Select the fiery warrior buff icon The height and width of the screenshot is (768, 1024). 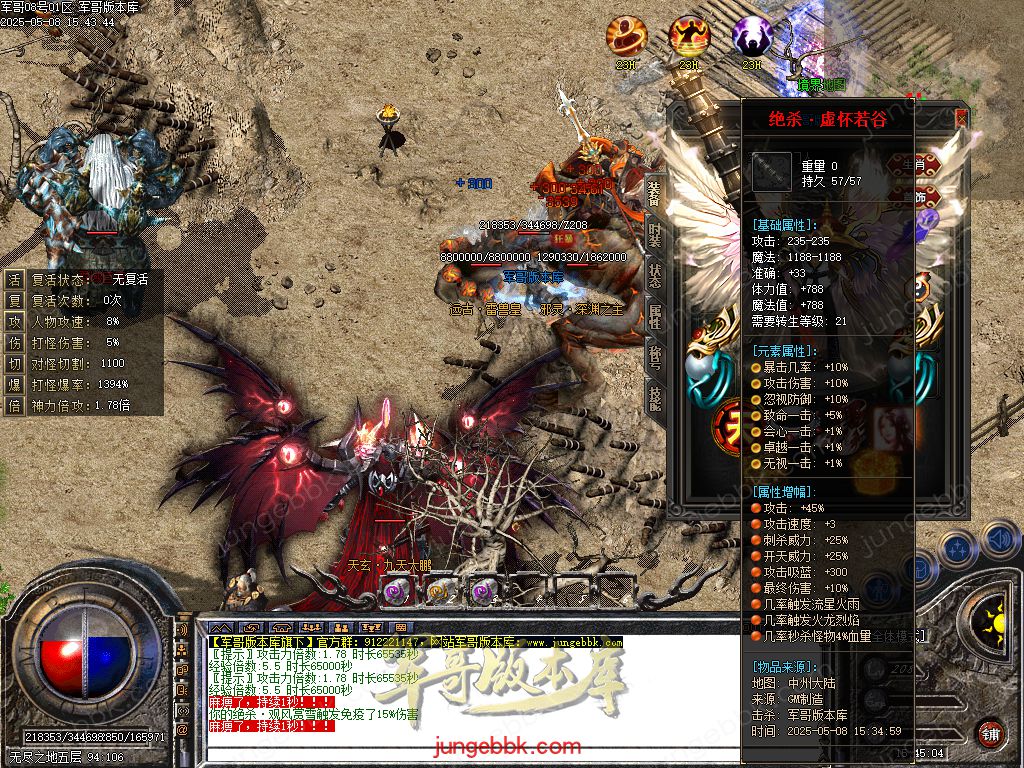click(x=689, y=37)
